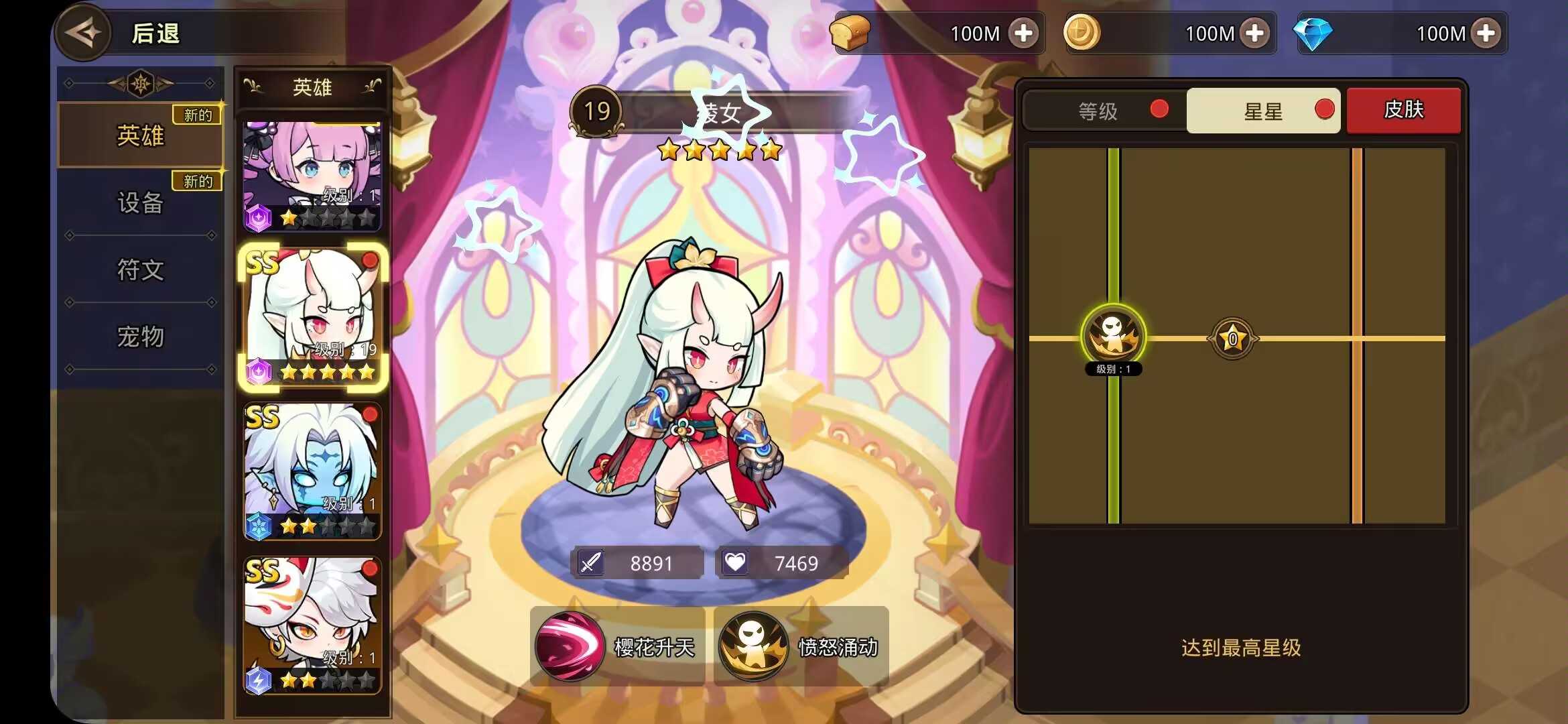The height and width of the screenshot is (724, 1568).
Task: Add gold coins with the plus button
Action: pos(1254,33)
